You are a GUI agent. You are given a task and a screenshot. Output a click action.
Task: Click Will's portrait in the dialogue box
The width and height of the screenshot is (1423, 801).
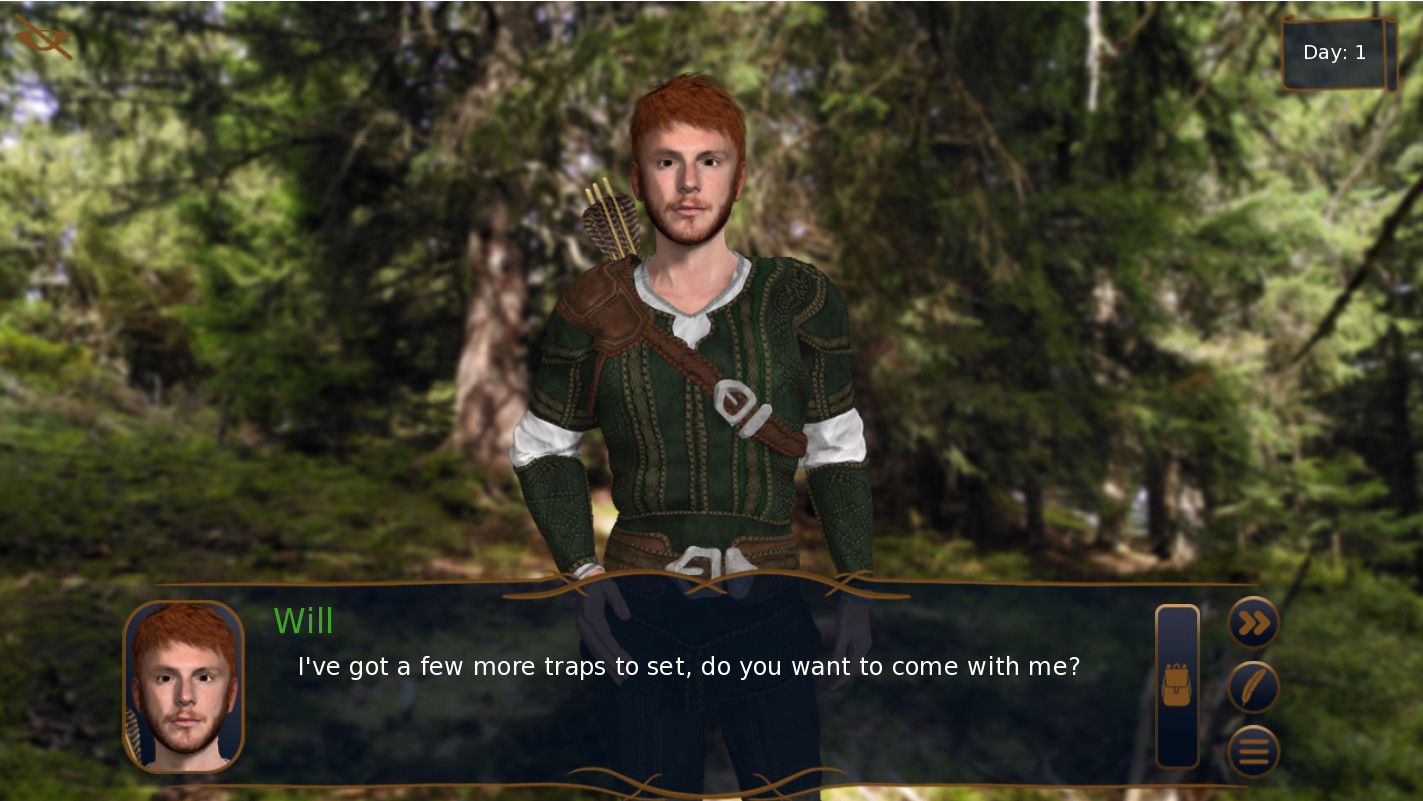click(186, 686)
